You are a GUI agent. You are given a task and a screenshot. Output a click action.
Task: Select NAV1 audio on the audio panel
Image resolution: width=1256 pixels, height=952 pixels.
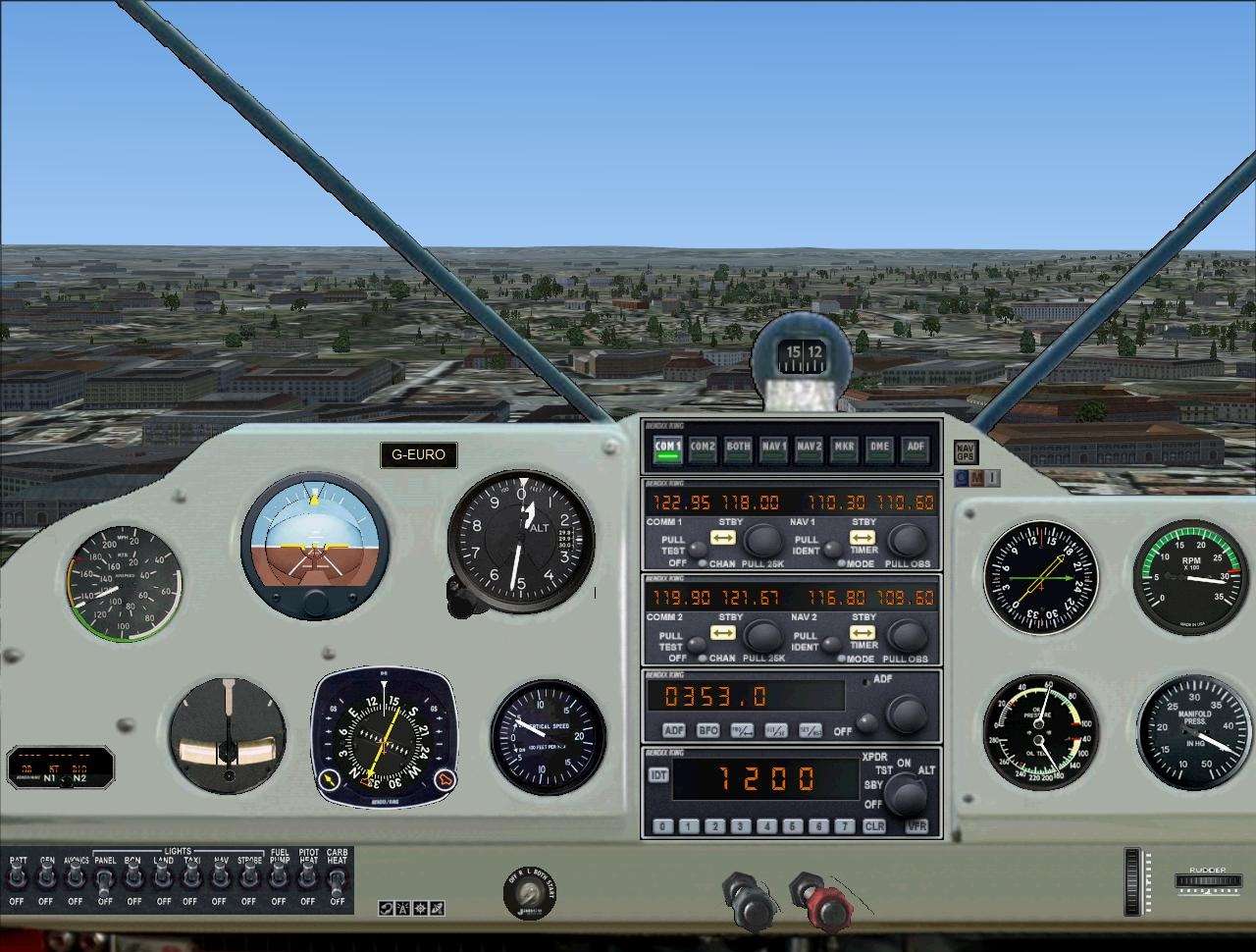772,447
